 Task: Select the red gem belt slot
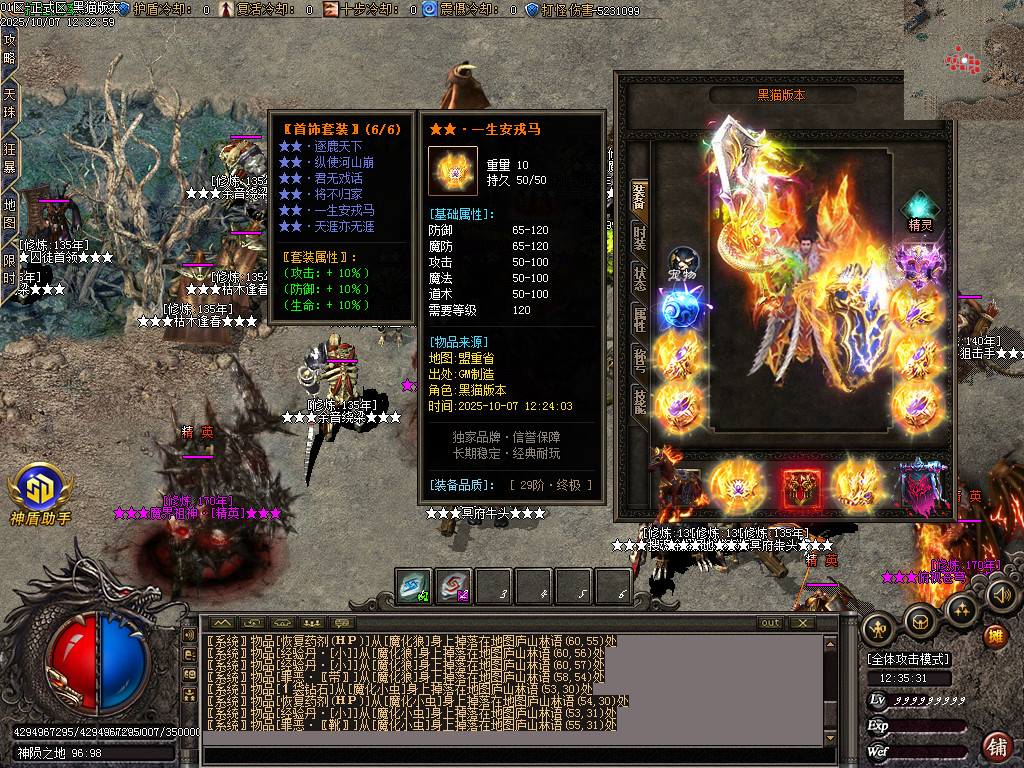pos(801,487)
